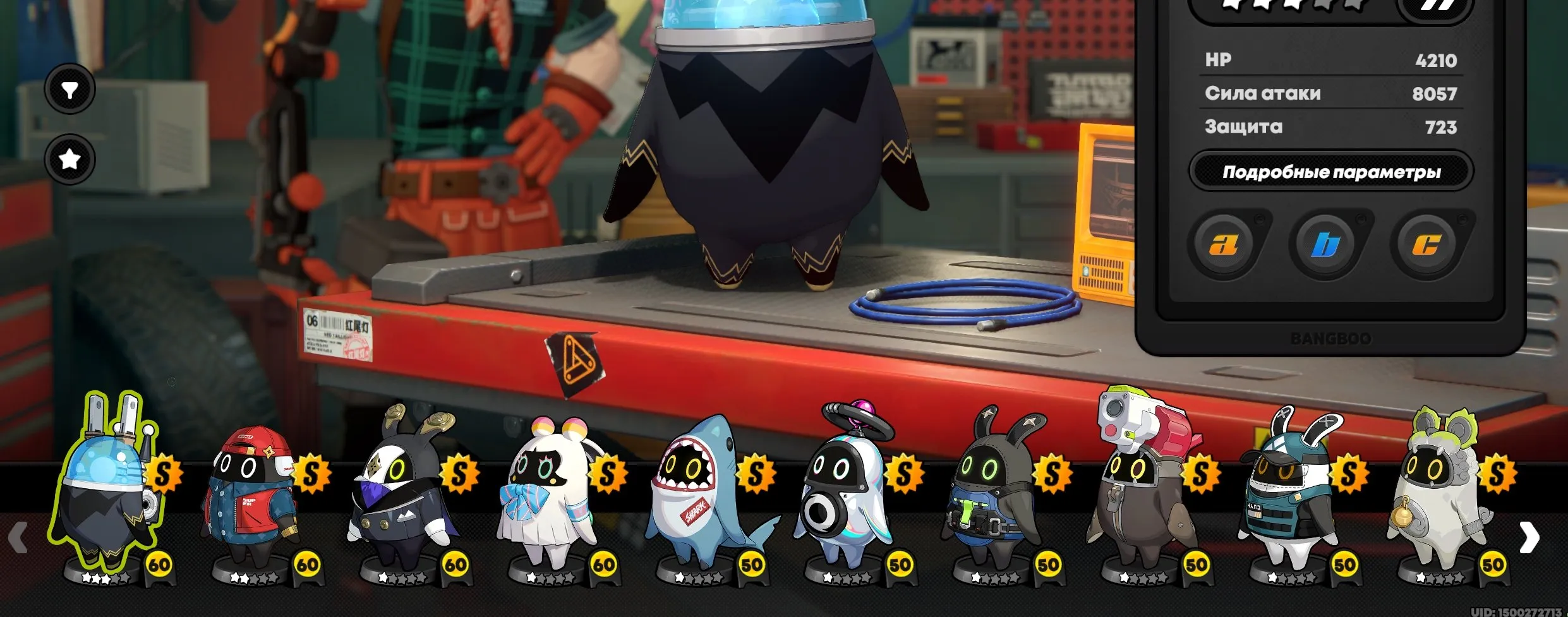Go to previous Bangboo with left arrow
1568x617 pixels.
pos(19,538)
